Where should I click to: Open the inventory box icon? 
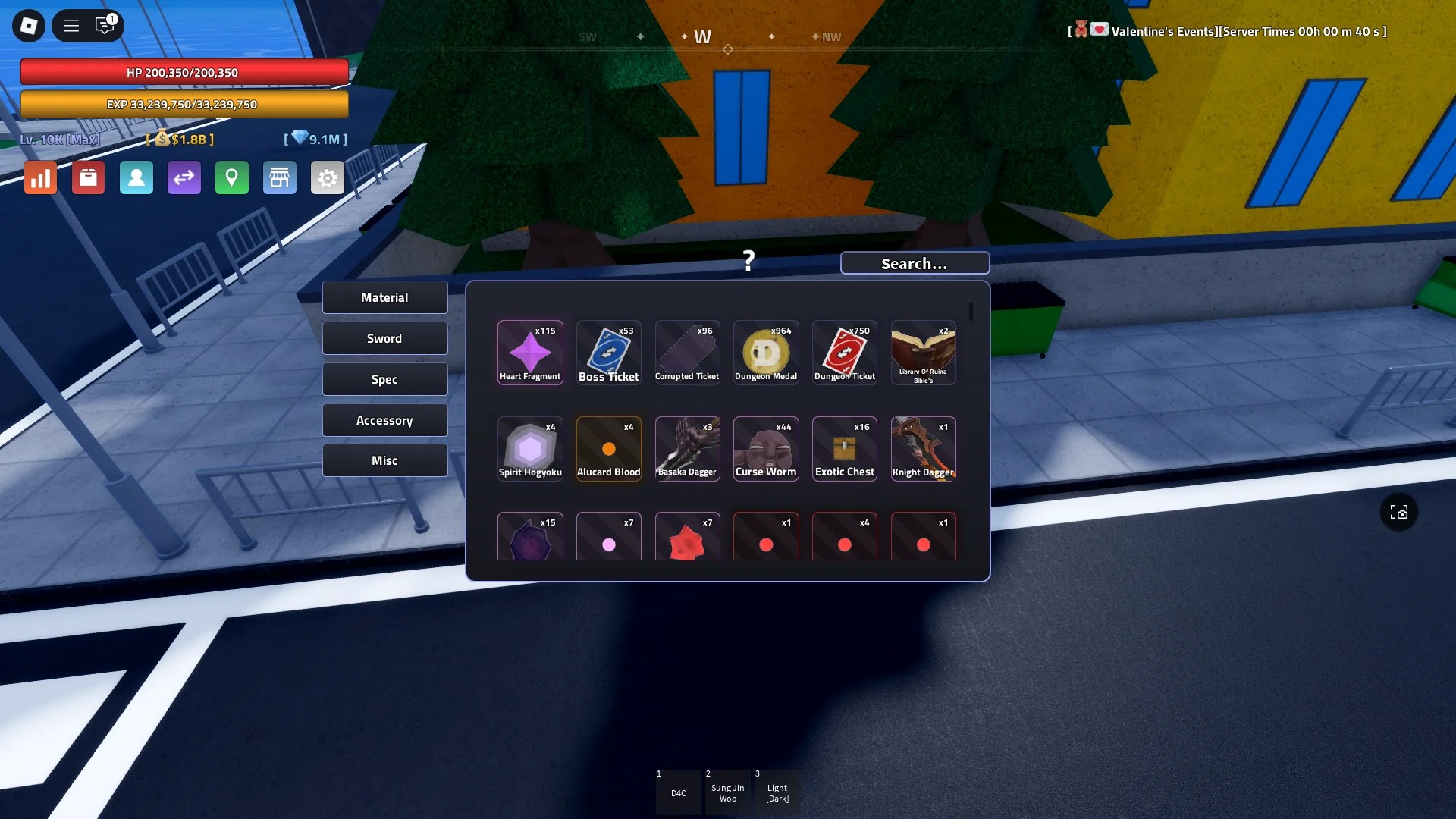coord(88,177)
